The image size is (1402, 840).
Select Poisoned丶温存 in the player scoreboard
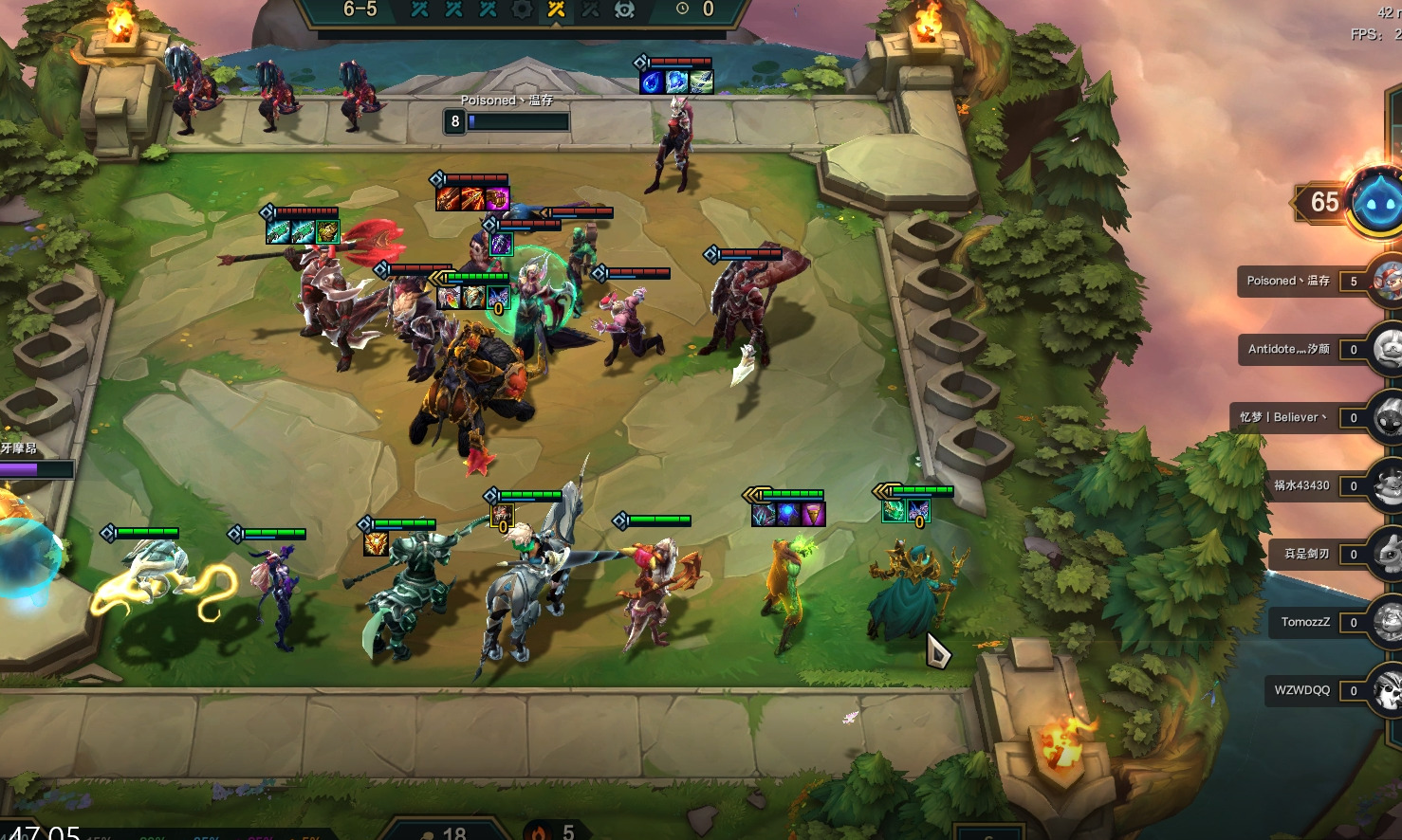[x=1288, y=281]
